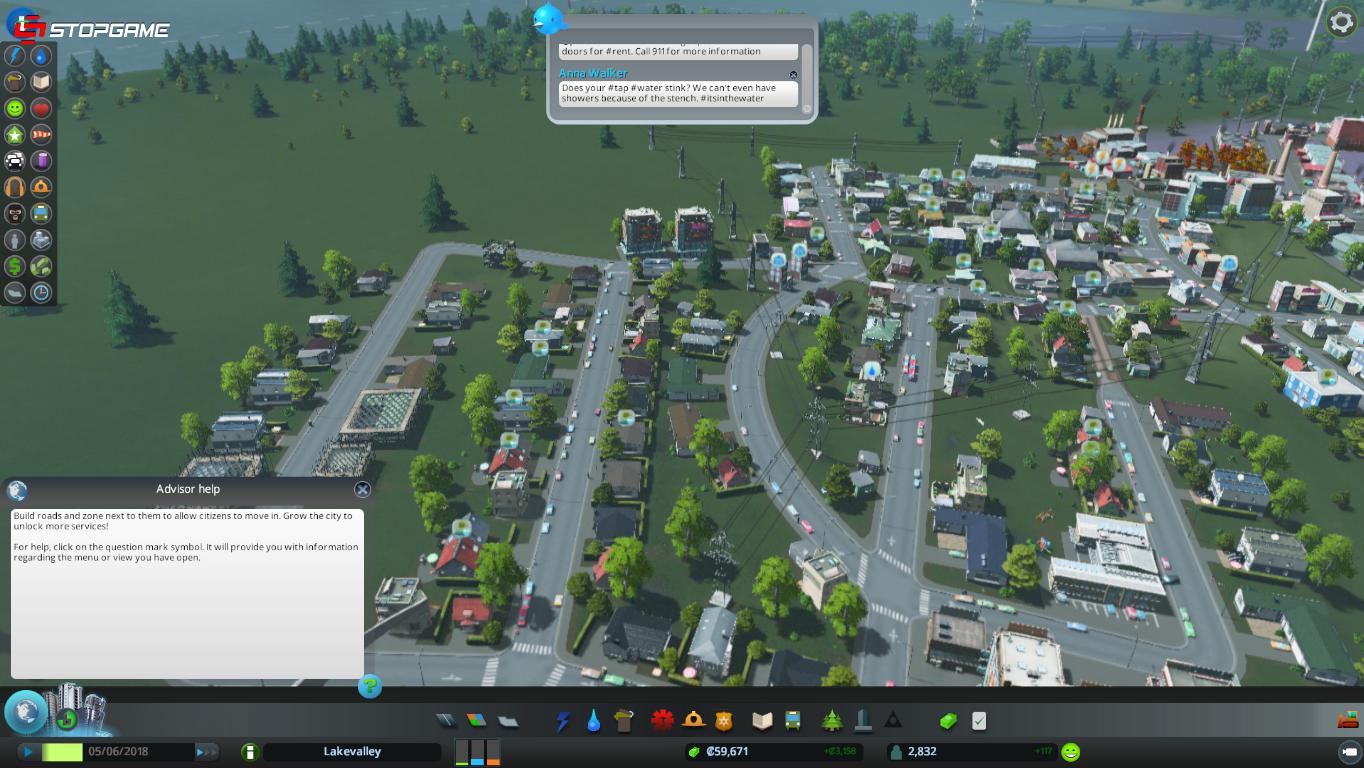Toggle free camera mode
This screenshot has height=768, width=1364.
(x=1350, y=751)
